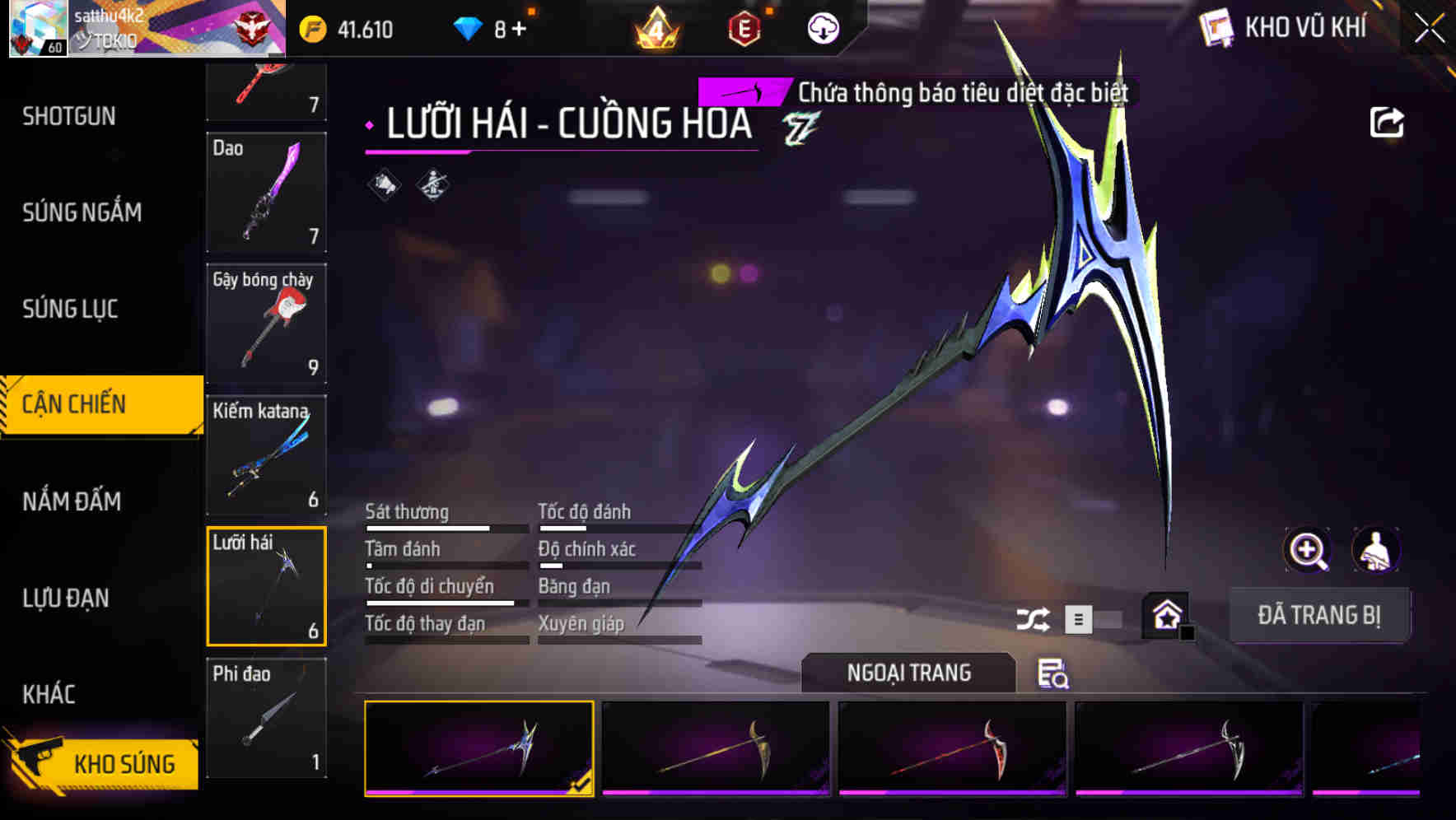
Task: Expand the Phi đao weapon group
Action: click(x=266, y=719)
